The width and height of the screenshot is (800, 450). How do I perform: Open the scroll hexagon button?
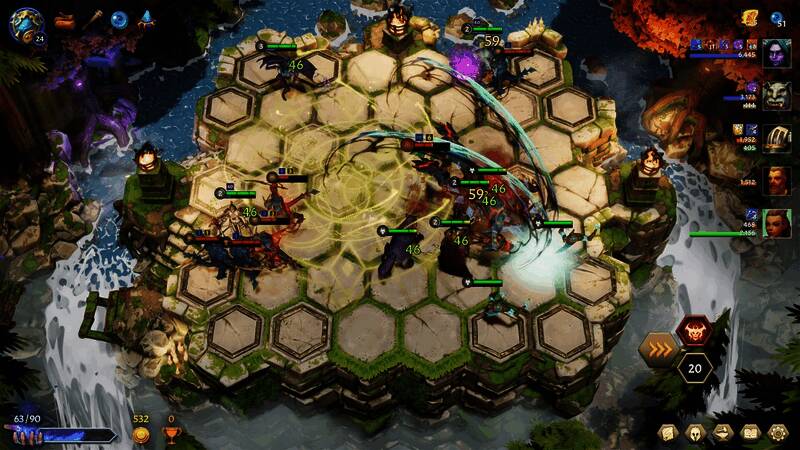668,433
